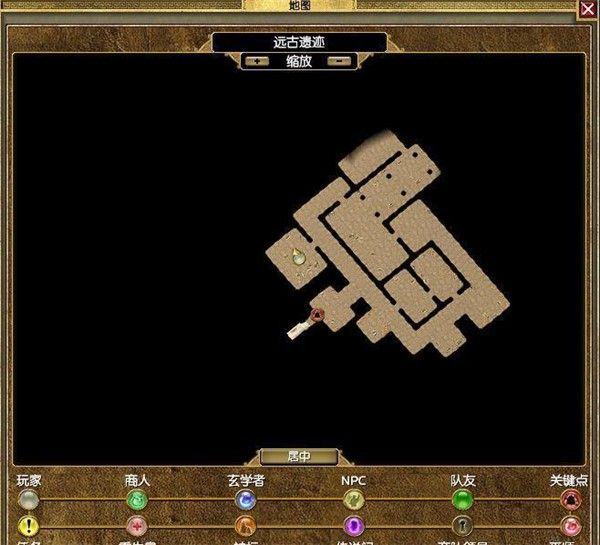Zoom out with the minus button
The width and height of the screenshot is (600, 545).
tap(340, 60)
